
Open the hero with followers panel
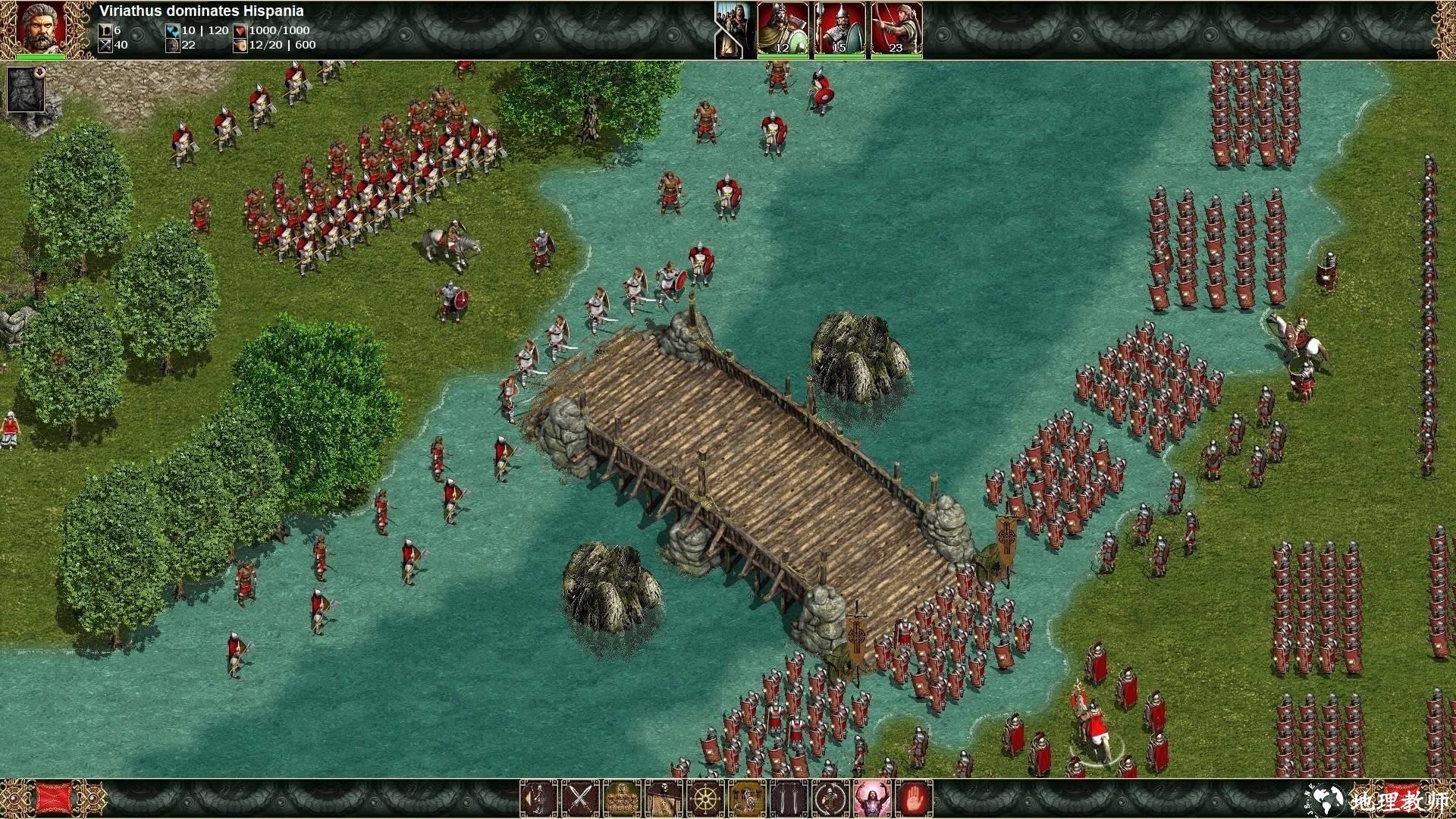pos(733,30)
